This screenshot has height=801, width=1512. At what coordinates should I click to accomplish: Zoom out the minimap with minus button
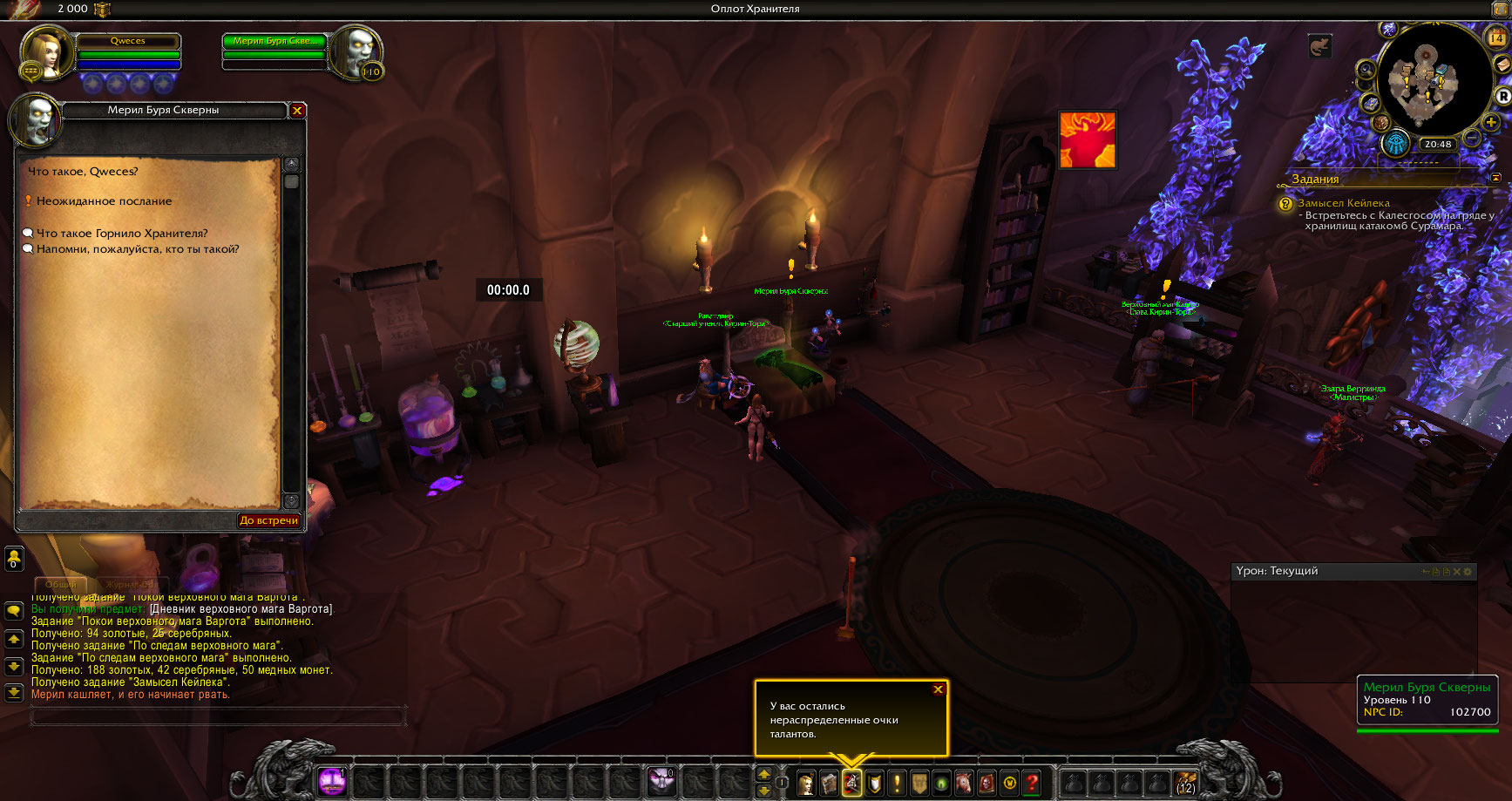(1472, 138)
